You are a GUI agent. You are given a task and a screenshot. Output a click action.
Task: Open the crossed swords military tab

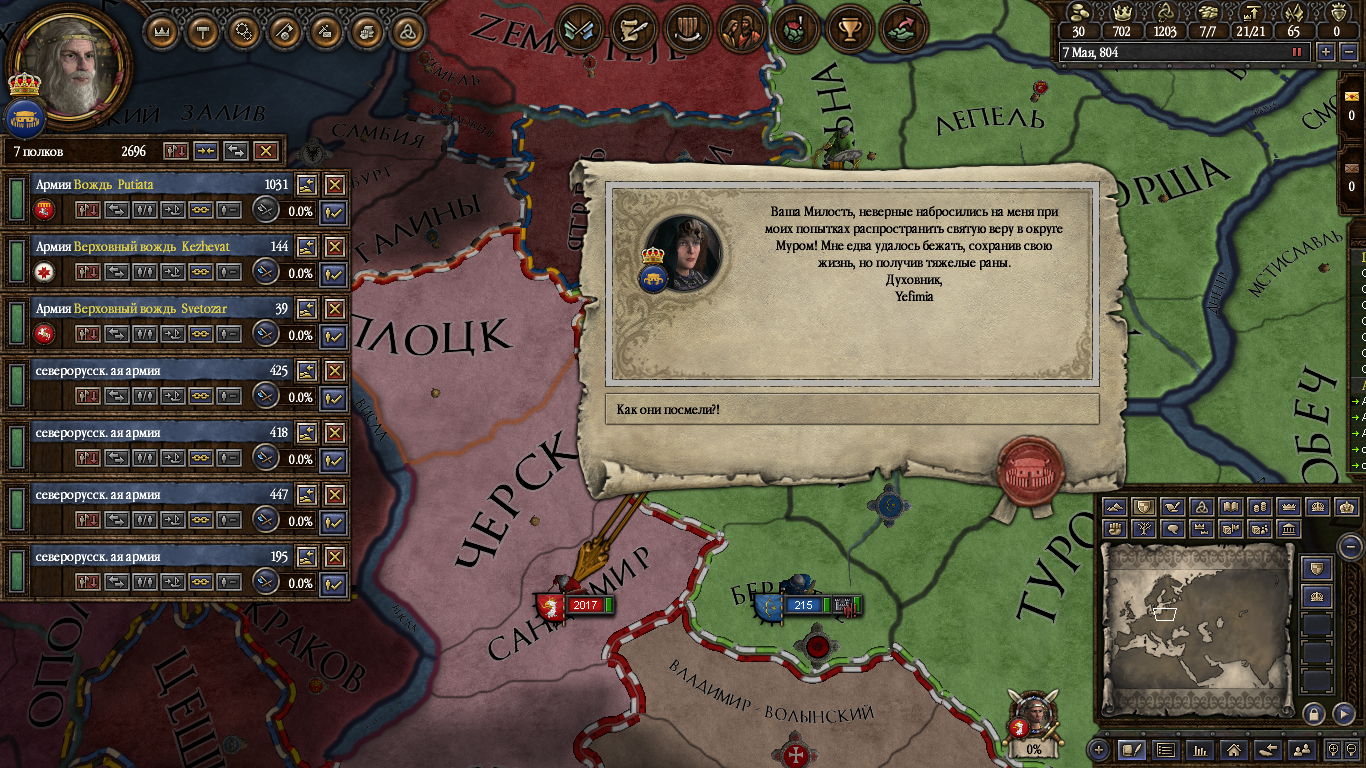581,30
